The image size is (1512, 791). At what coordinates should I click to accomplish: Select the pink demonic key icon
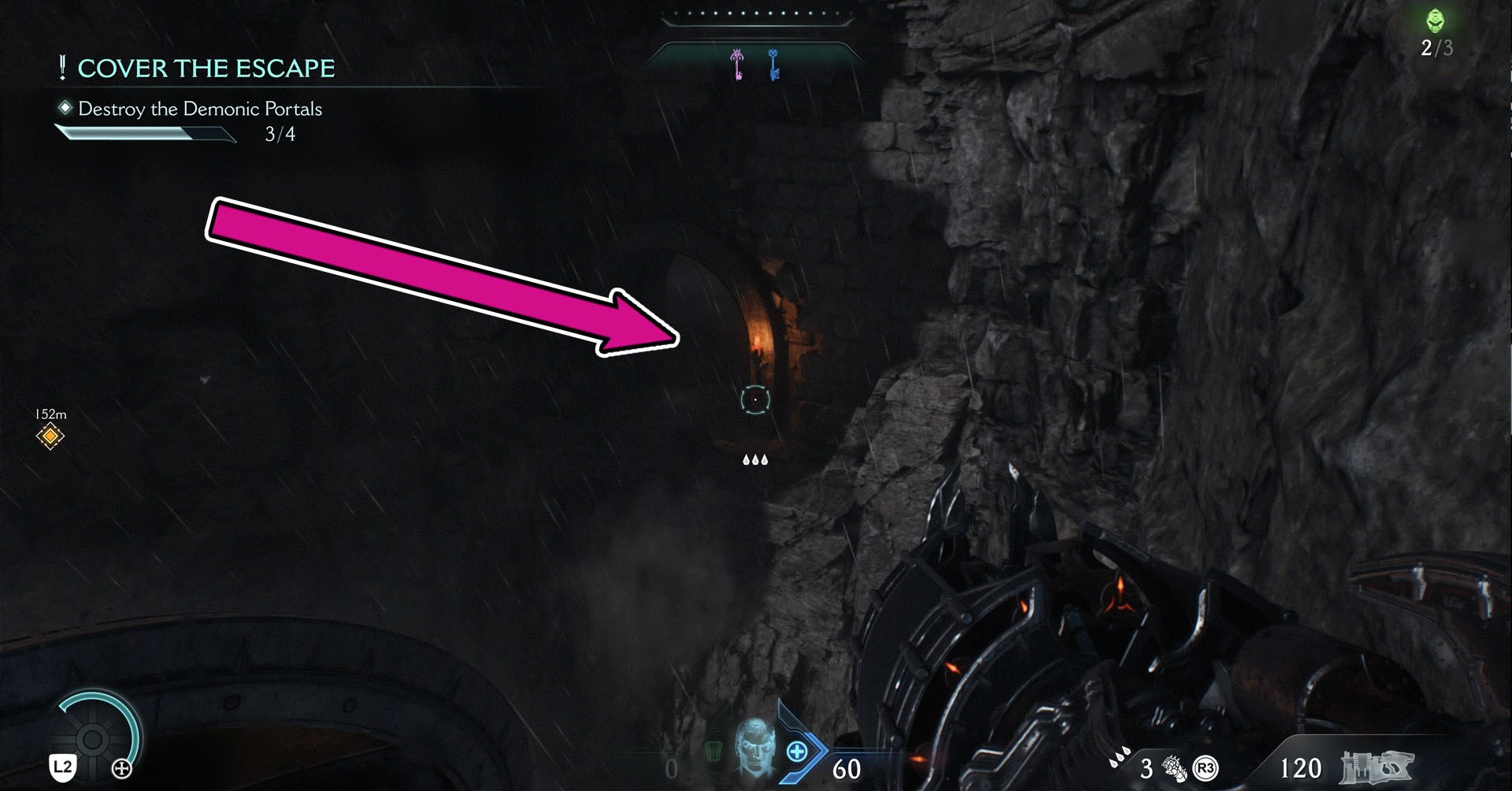pos(737,63)
